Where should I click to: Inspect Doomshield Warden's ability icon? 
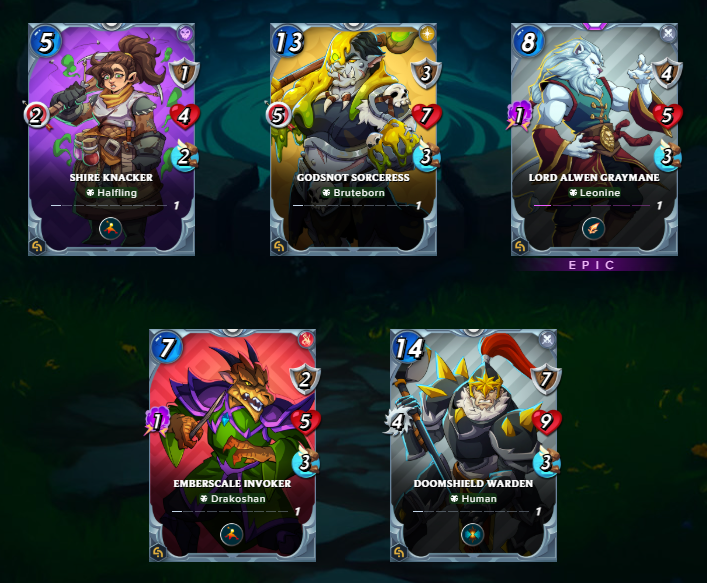coord(473,534)
